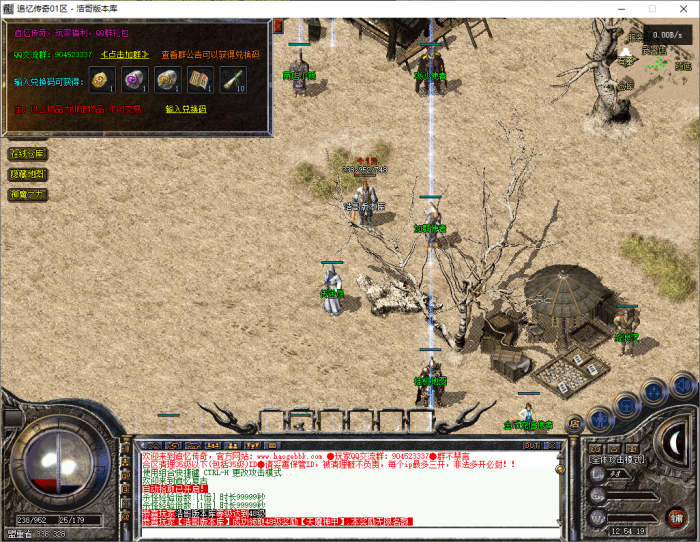Select the gold coin reward icon

[100, 80]
